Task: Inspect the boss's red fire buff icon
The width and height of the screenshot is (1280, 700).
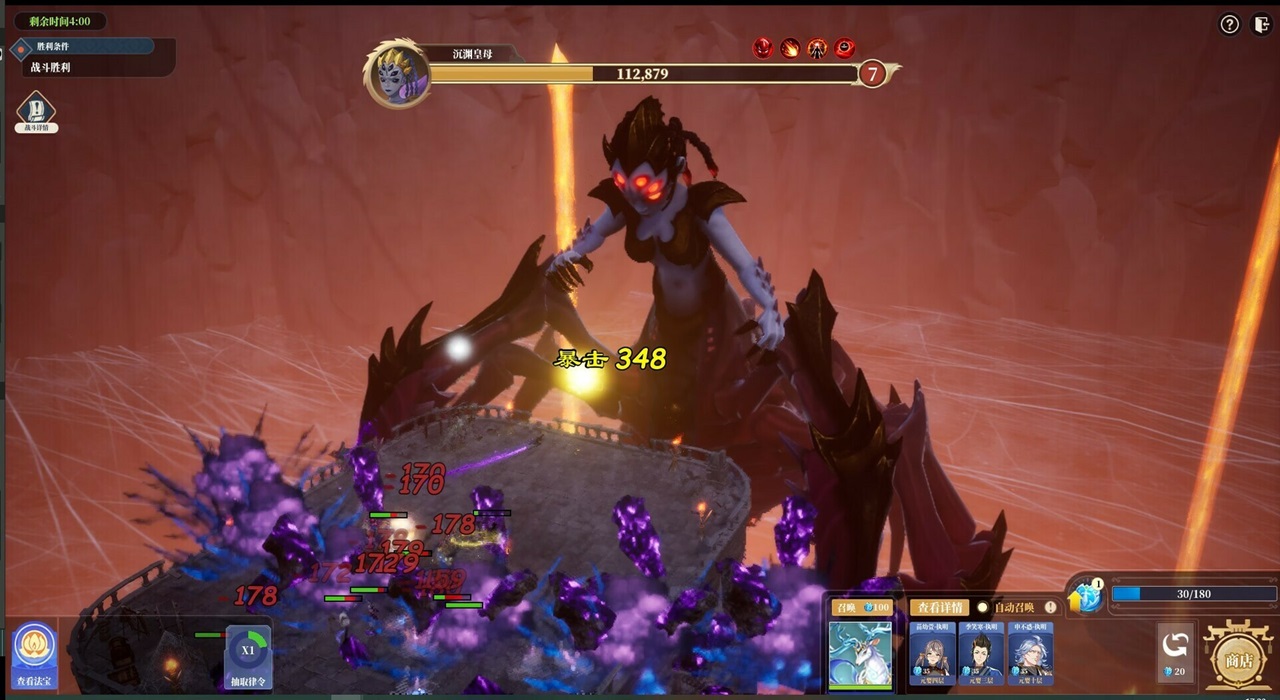Action: [x=790, y=48]
